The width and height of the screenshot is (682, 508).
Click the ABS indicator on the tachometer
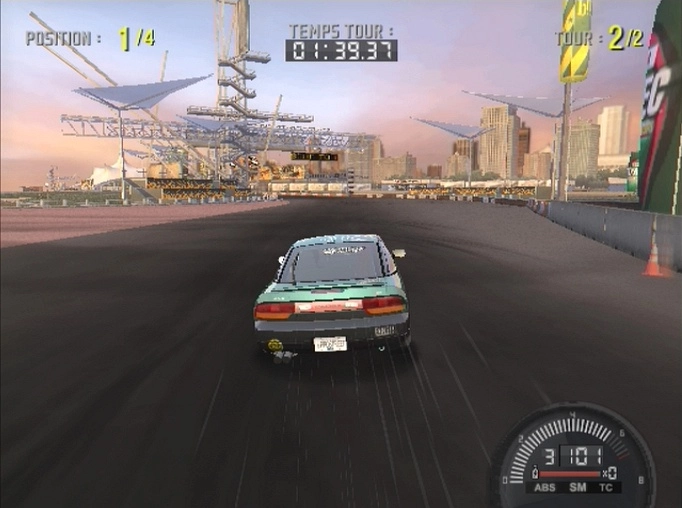[x=547, y=488]
